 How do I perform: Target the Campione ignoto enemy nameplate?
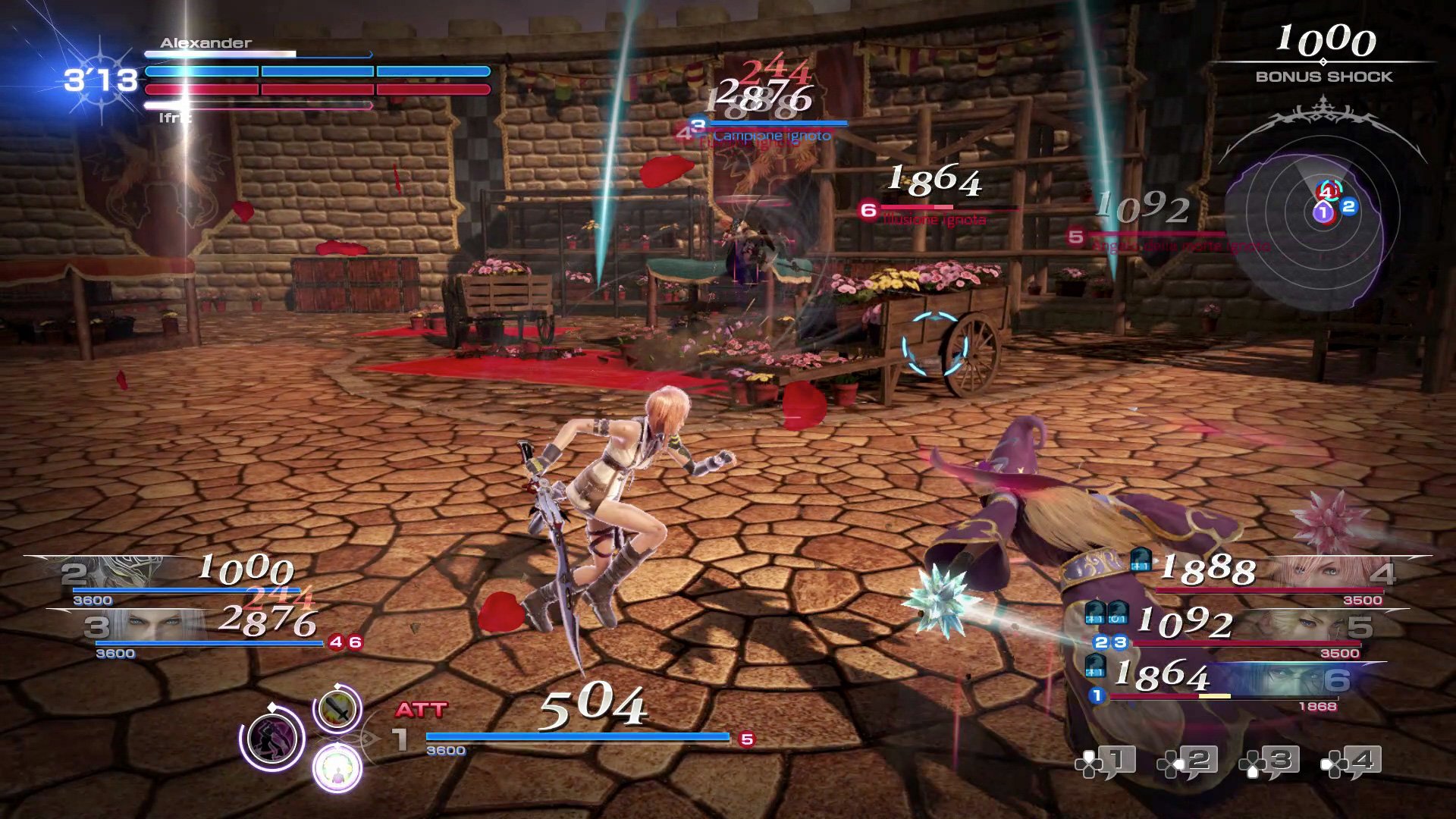pyautogui.click(x=772, y=136)
